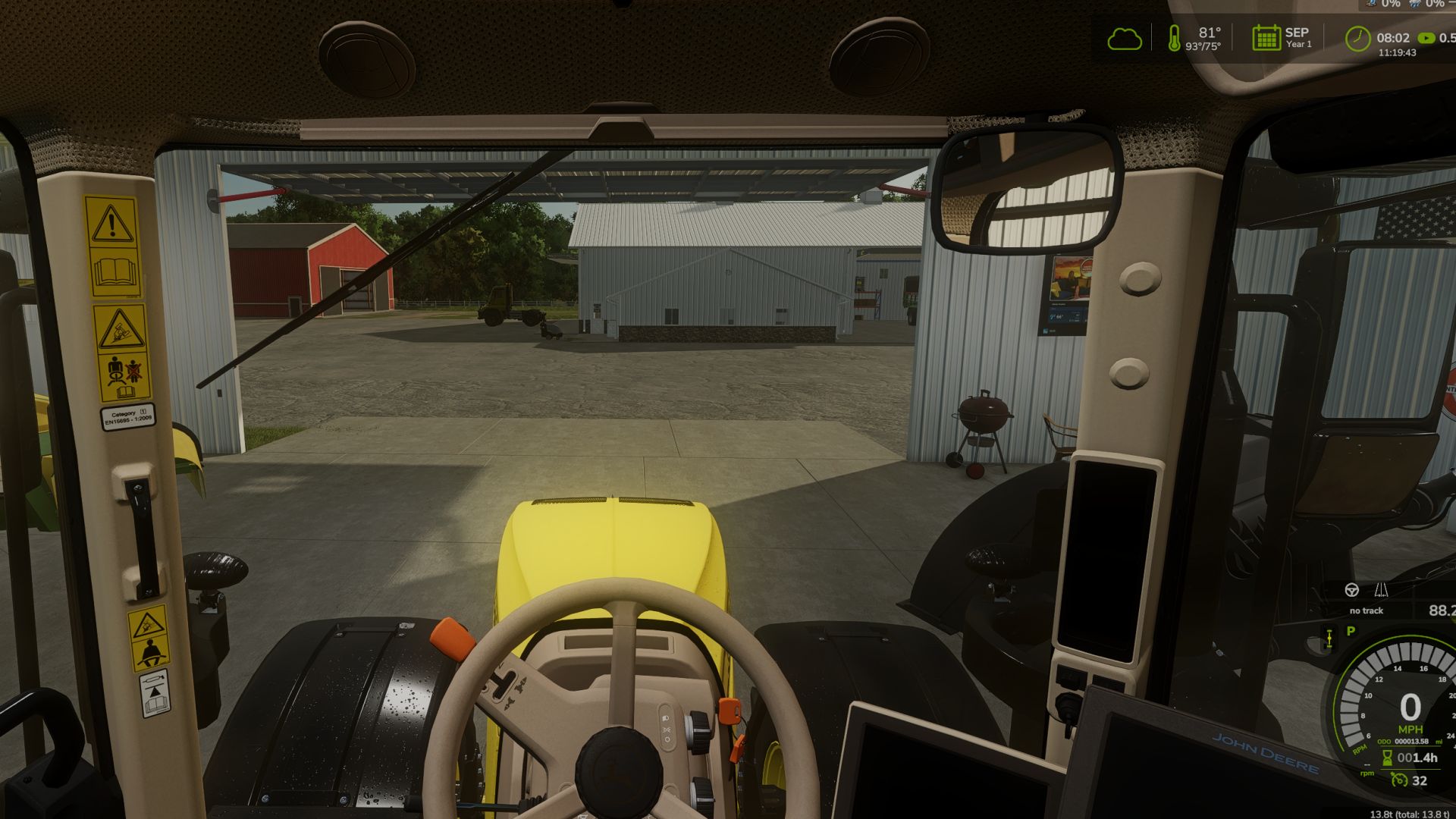
Task: Click the 13.8t total weight readout
Action: [1410, 813]
